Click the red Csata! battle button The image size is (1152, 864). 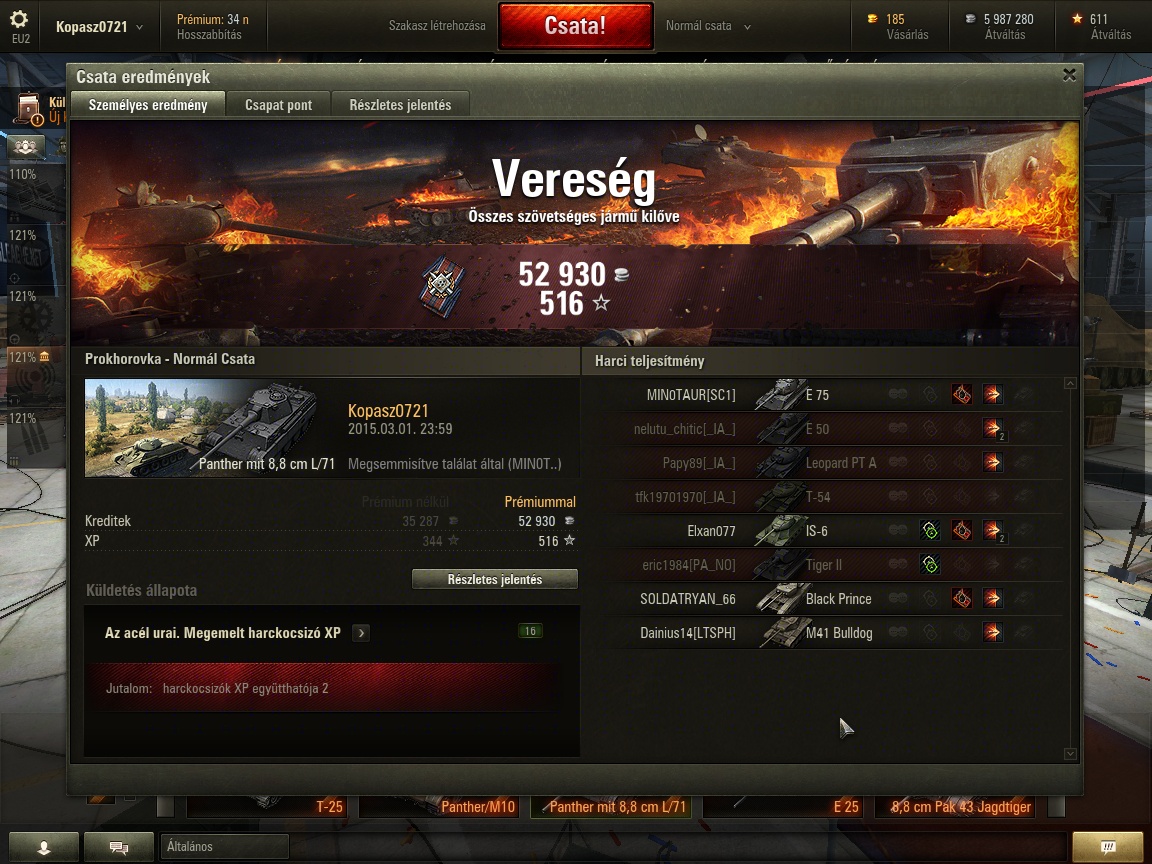click(x=574, y=26)
